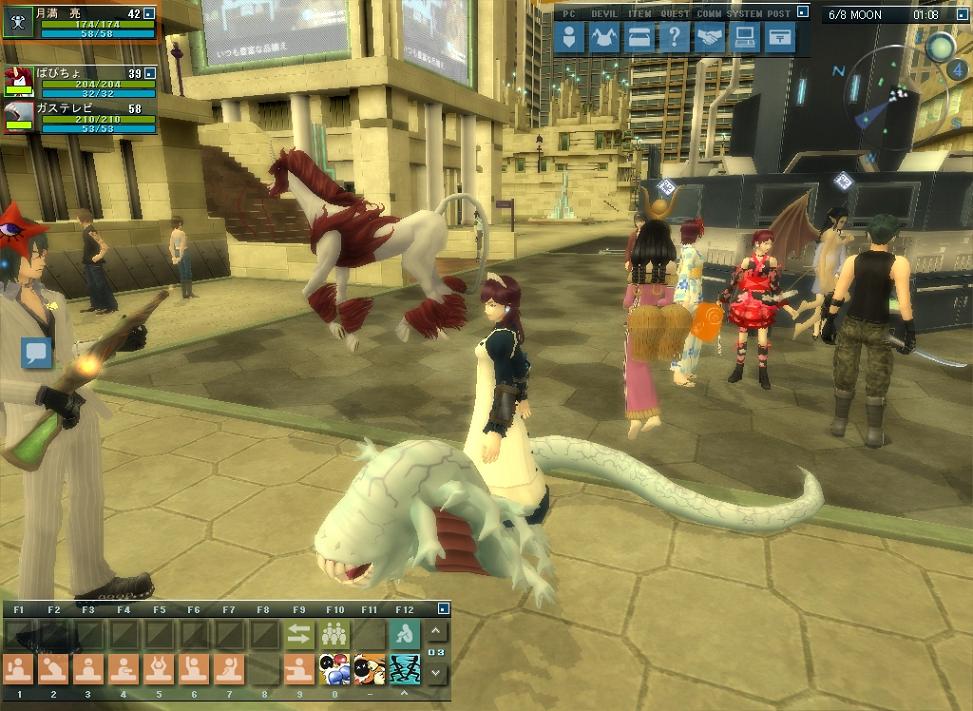Activate the swap arrows hotbar icon
The image size is (973, 711).
[299, 633]
